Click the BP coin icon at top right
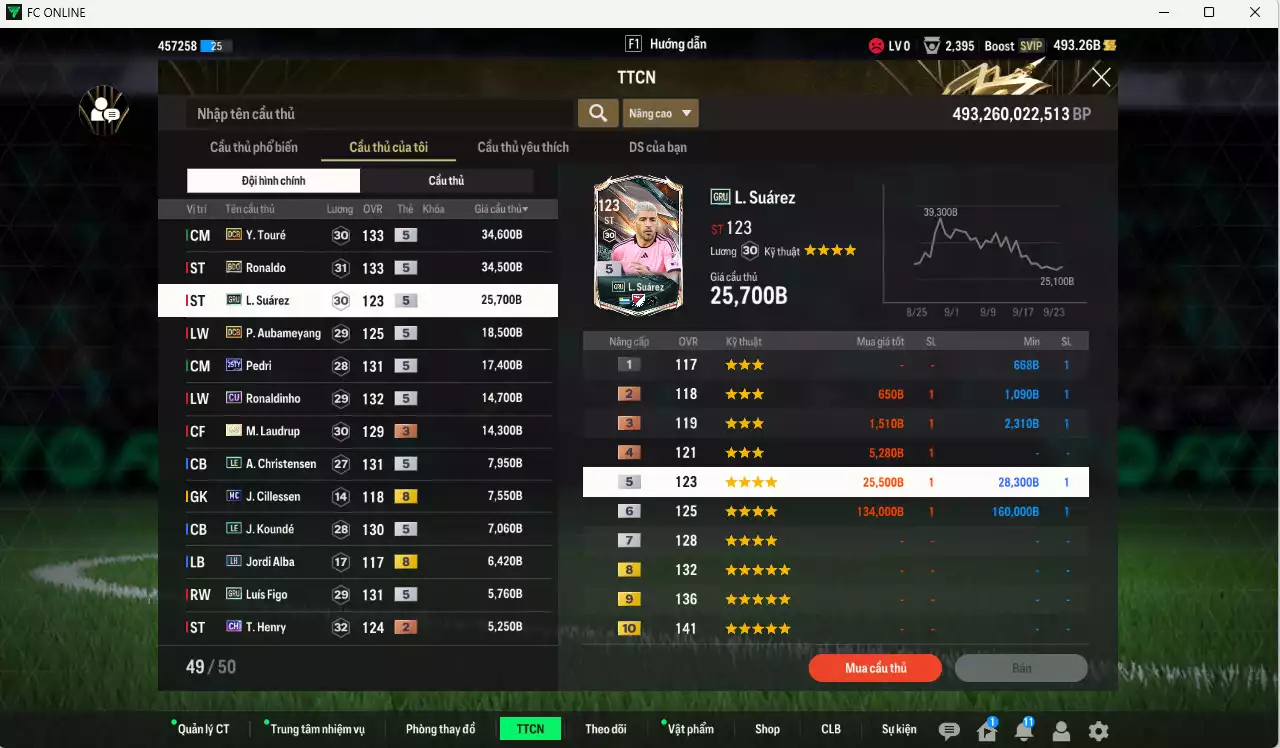The image size is (1280, 748). (1111, 45)
